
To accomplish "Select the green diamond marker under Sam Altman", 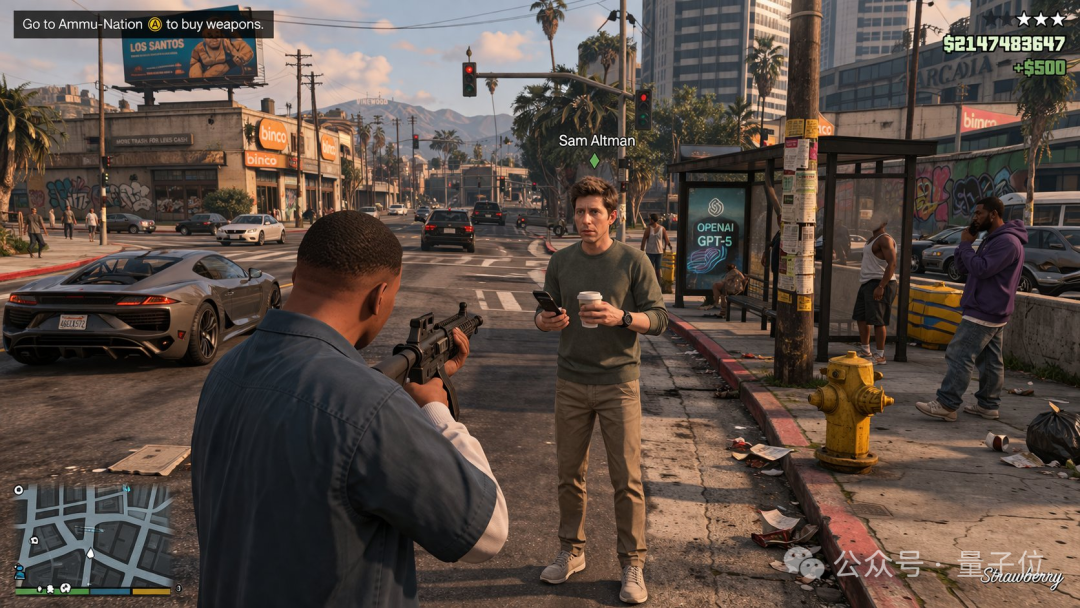I will (594, 160).
